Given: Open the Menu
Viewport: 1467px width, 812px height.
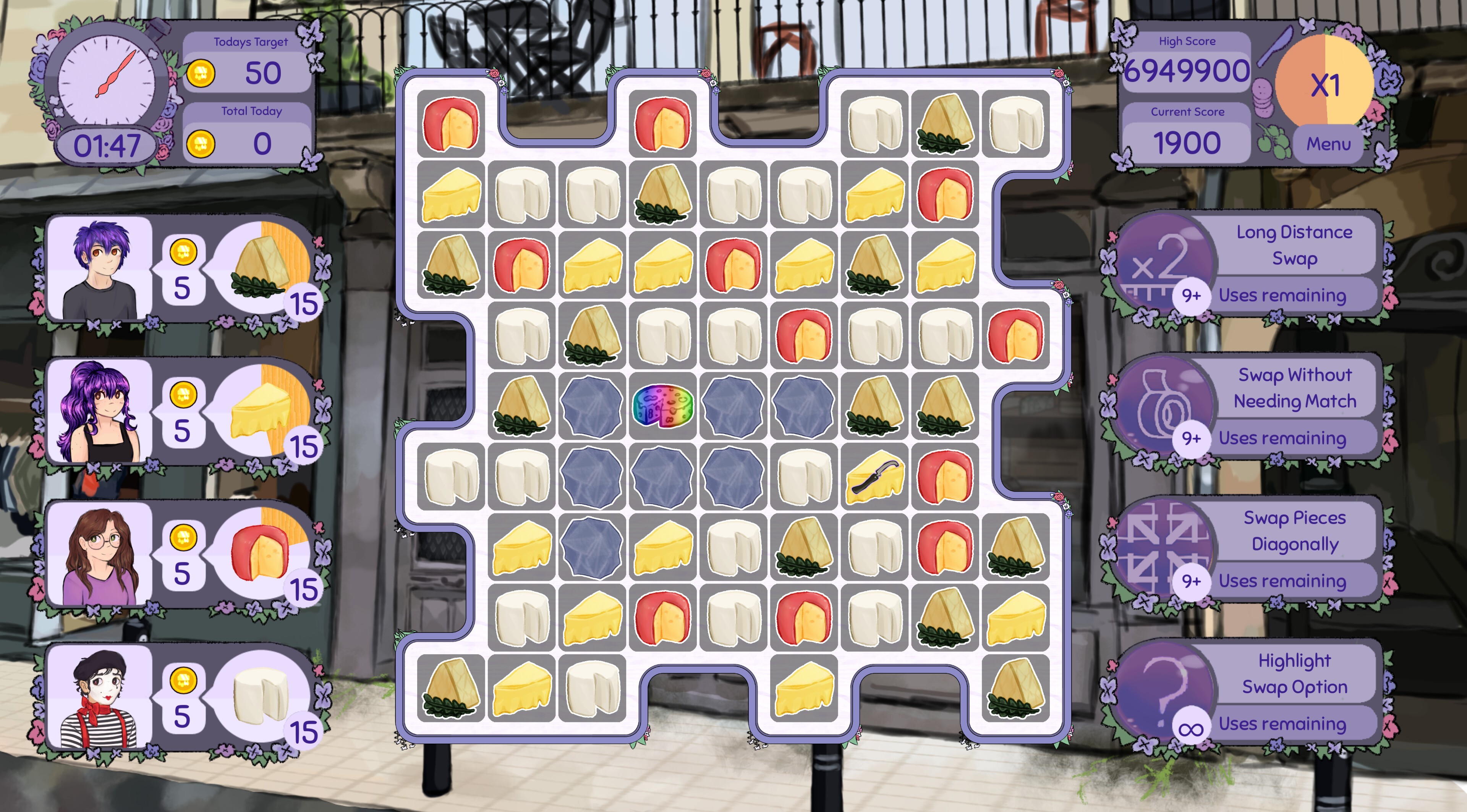Looking at the screenshot, I should click(1329, 144).
